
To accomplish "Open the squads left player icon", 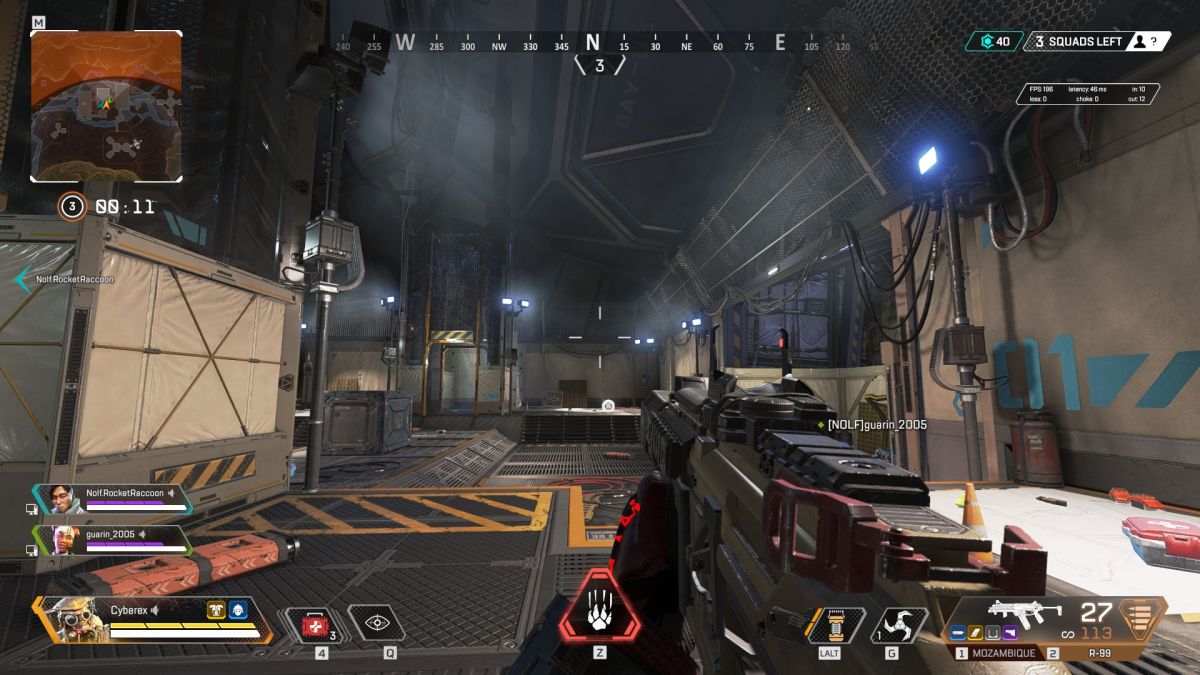I will [1138, 41].
